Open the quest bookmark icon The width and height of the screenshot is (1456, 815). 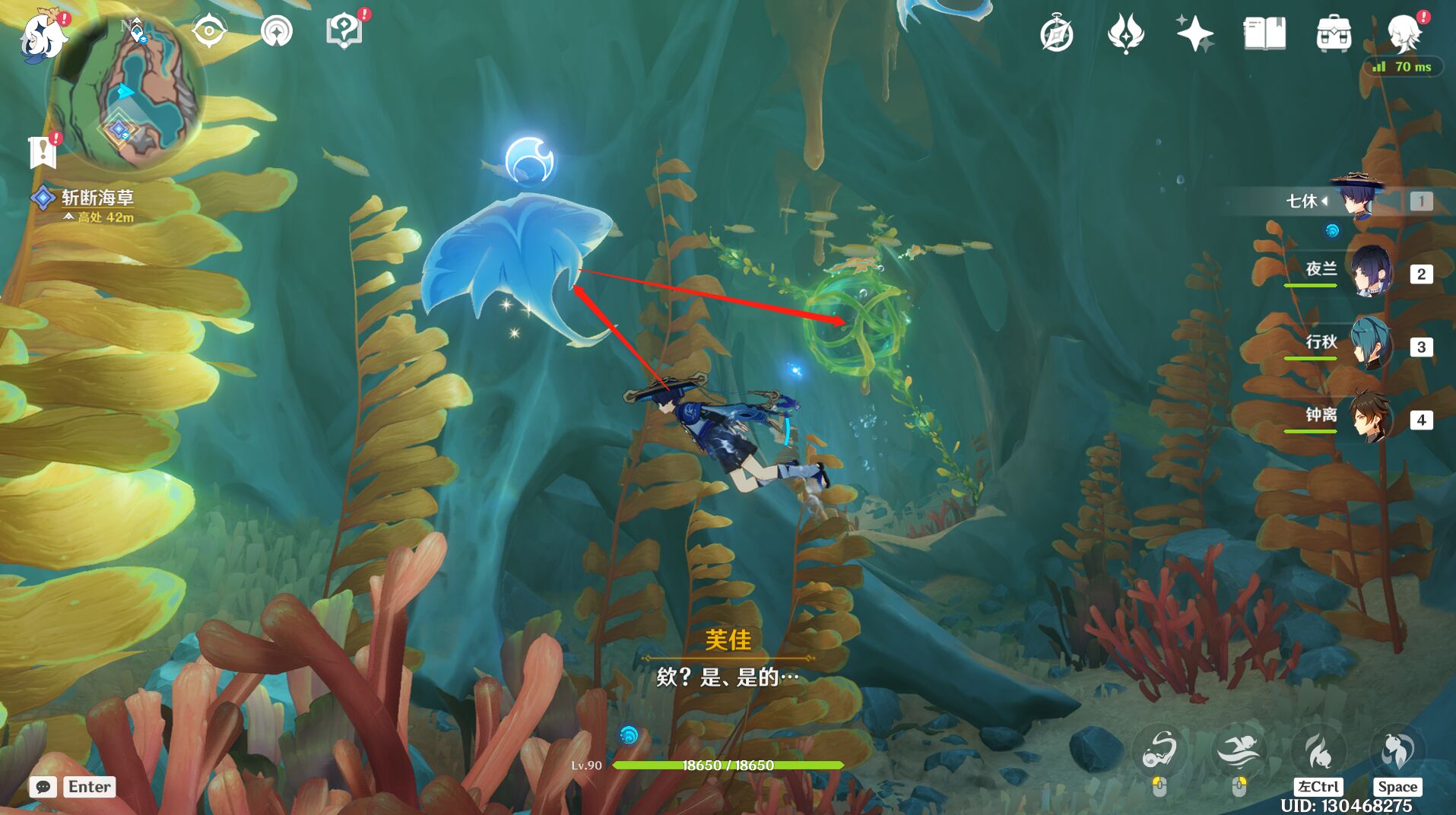click(x=43, y=152)
